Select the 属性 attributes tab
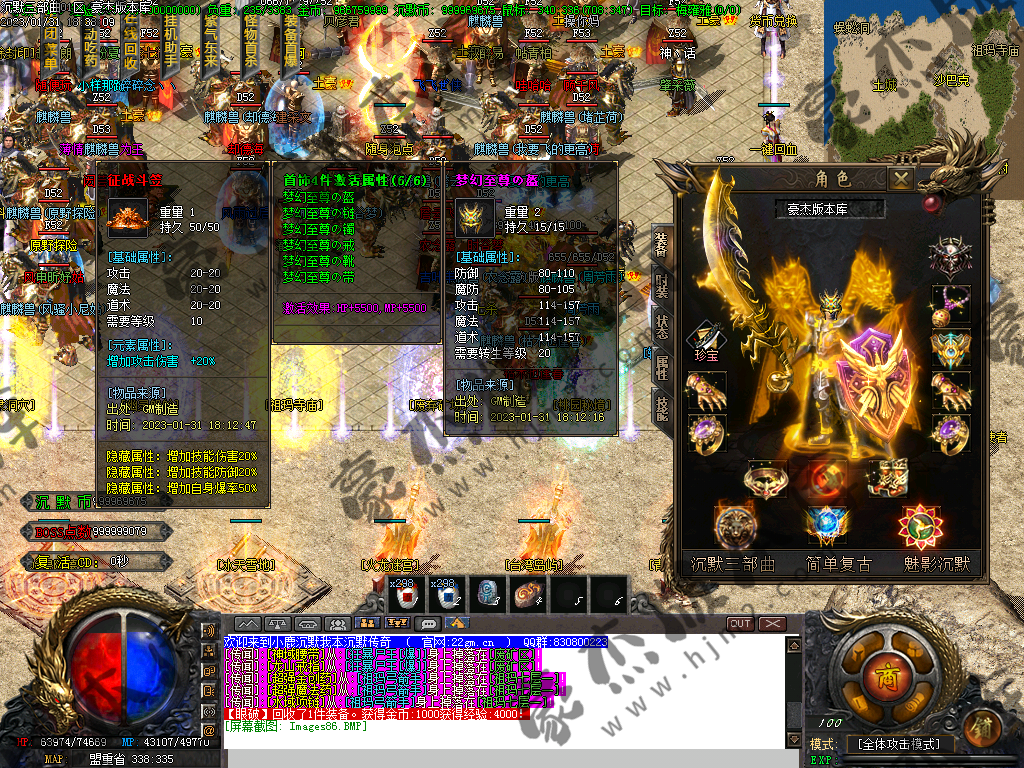 click(x=661, y=367)
